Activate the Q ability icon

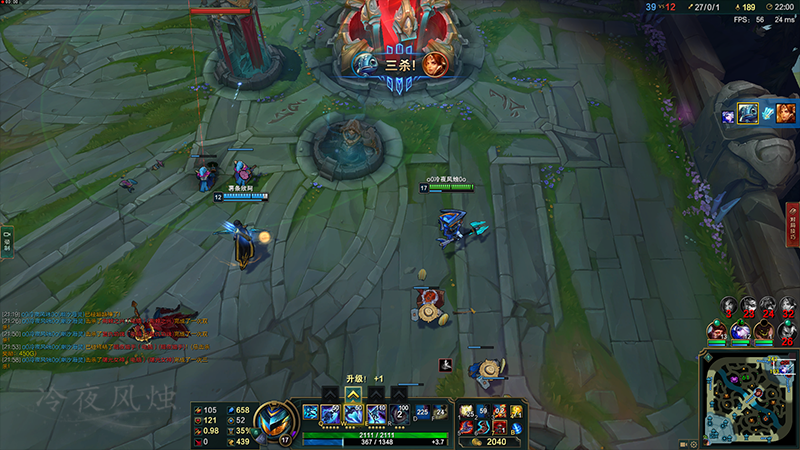click(x=331, y=413)
